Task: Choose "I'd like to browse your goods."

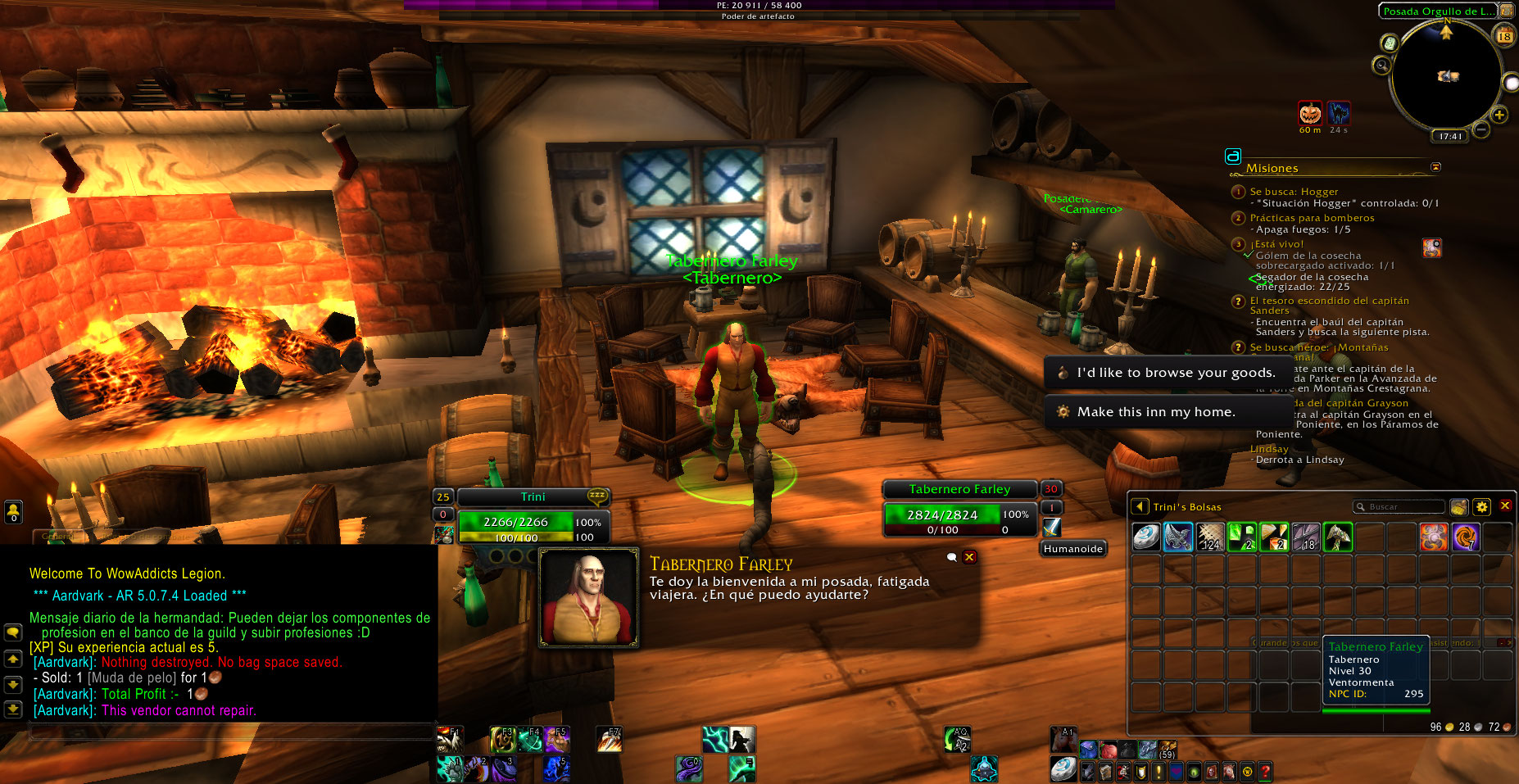Action: pyautogui.click(x=1175, y=373)
